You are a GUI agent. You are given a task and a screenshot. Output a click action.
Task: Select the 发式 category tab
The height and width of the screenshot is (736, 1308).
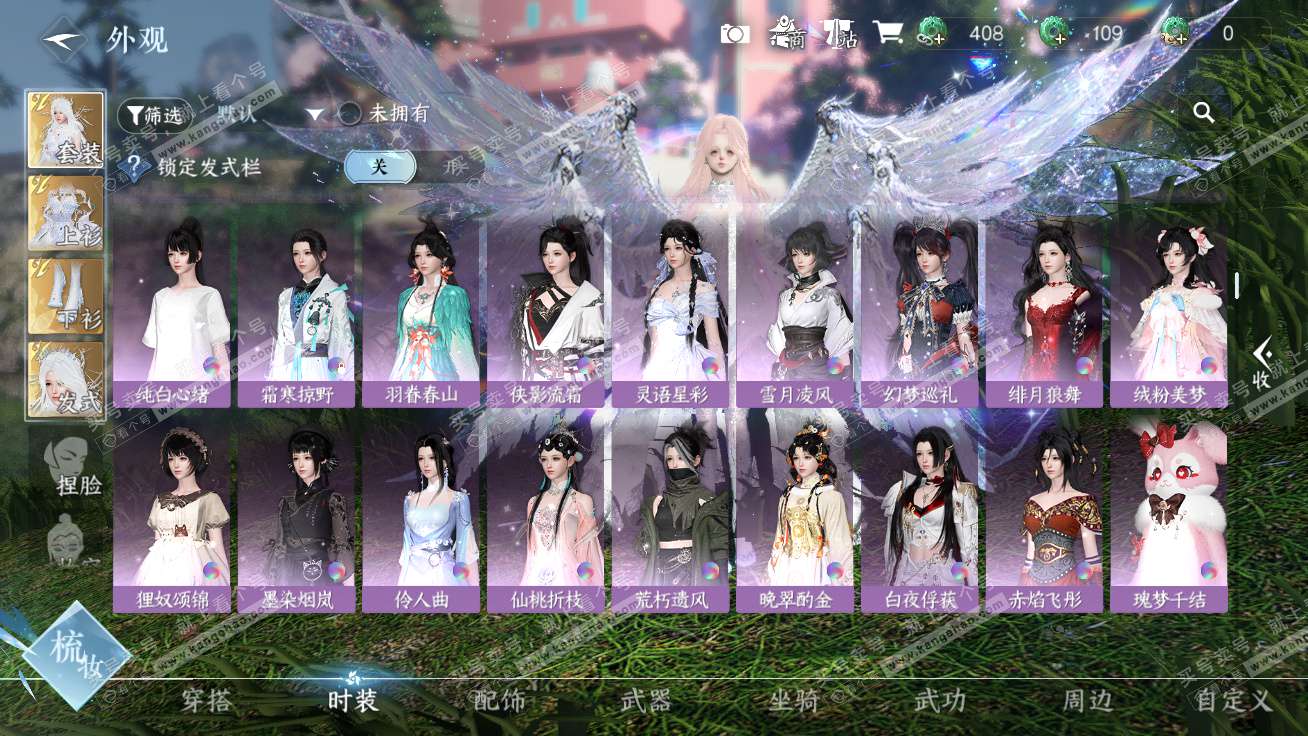click(x=66, y=379)
